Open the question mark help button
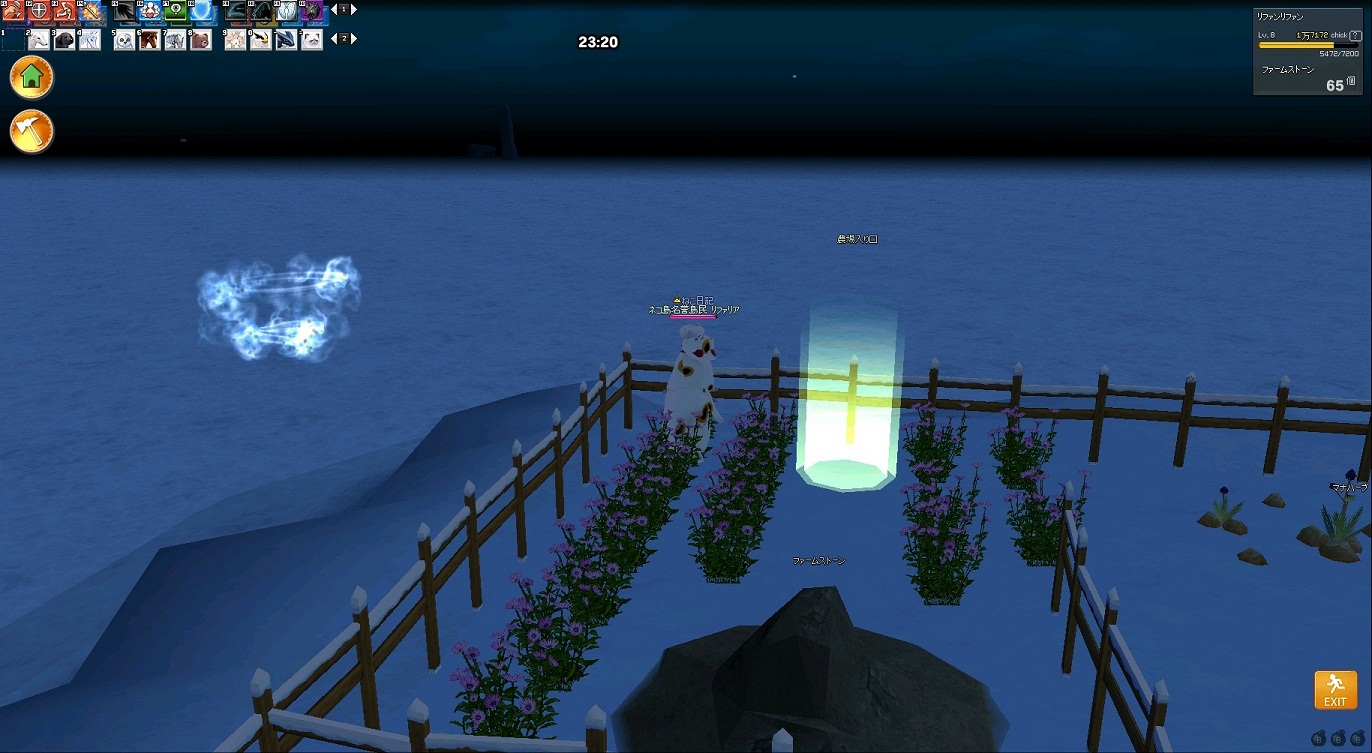This screenshot has height=753, width=1372. click(x=1355, y=35)
